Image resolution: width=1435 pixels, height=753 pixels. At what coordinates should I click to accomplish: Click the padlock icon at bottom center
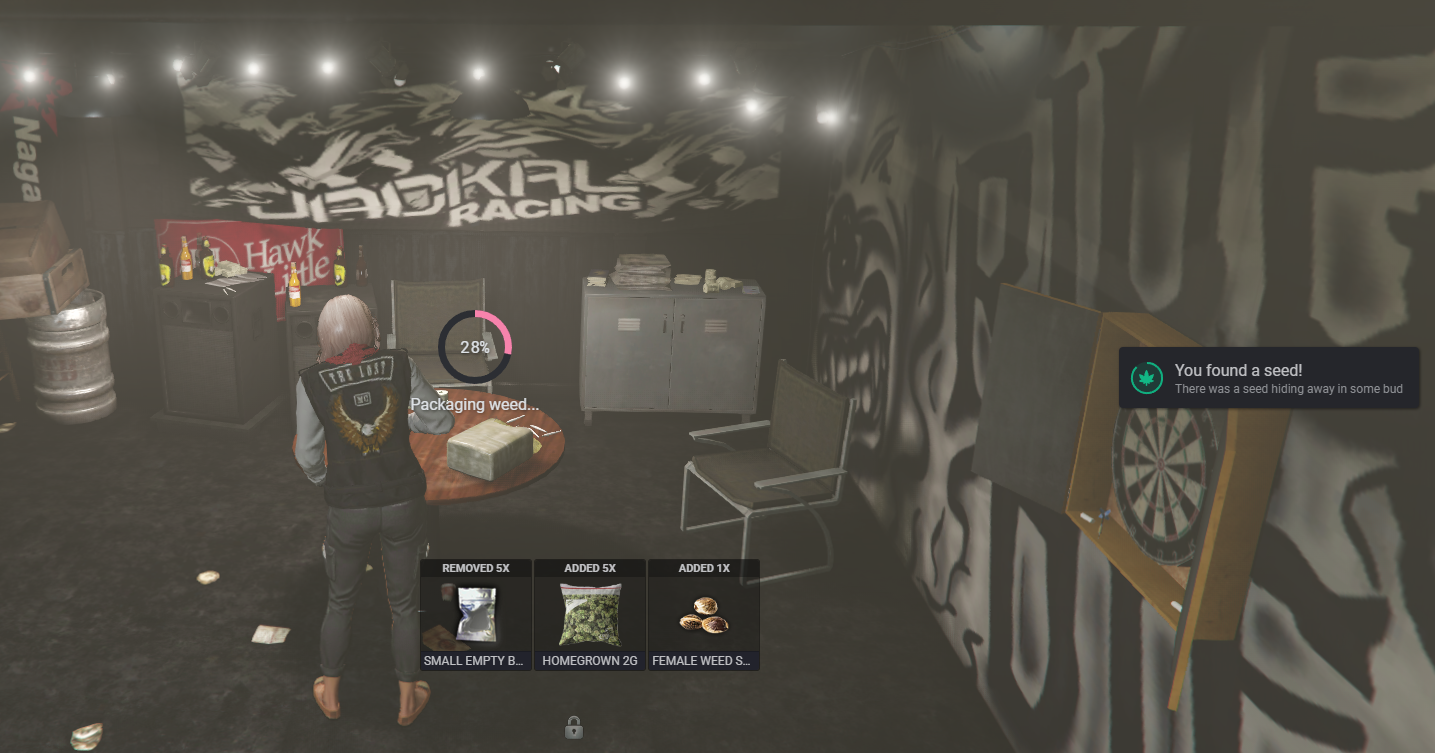[573, 726]
